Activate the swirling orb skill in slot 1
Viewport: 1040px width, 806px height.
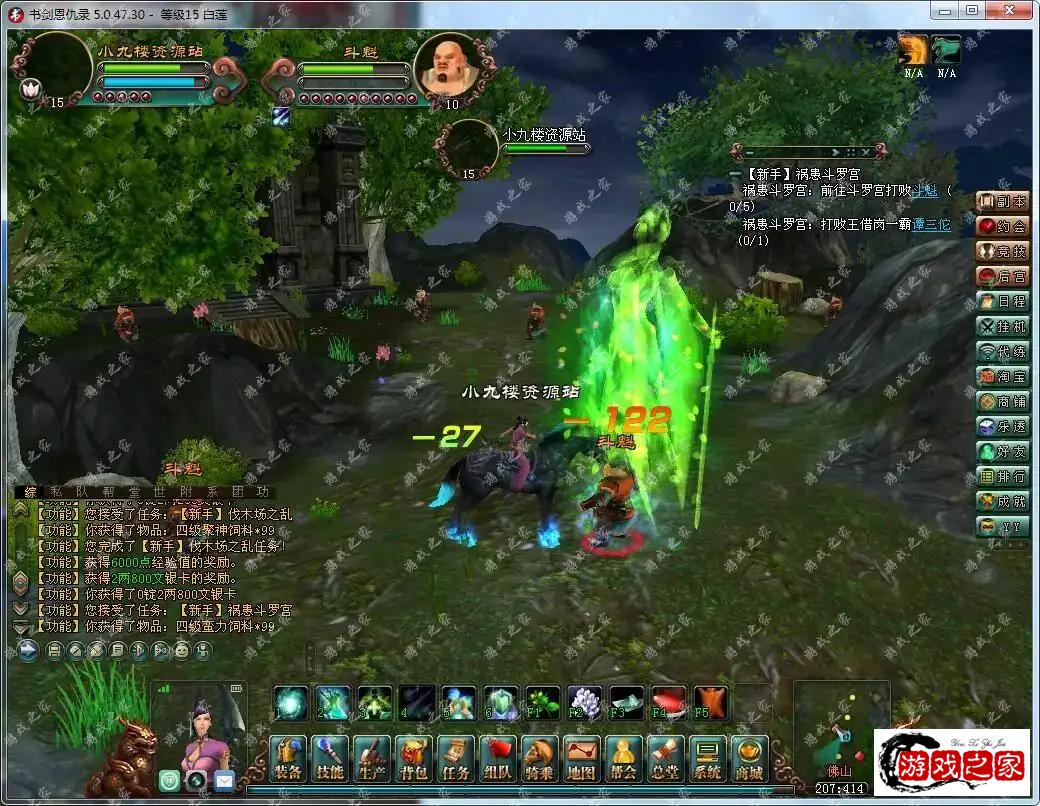point(291,703)
